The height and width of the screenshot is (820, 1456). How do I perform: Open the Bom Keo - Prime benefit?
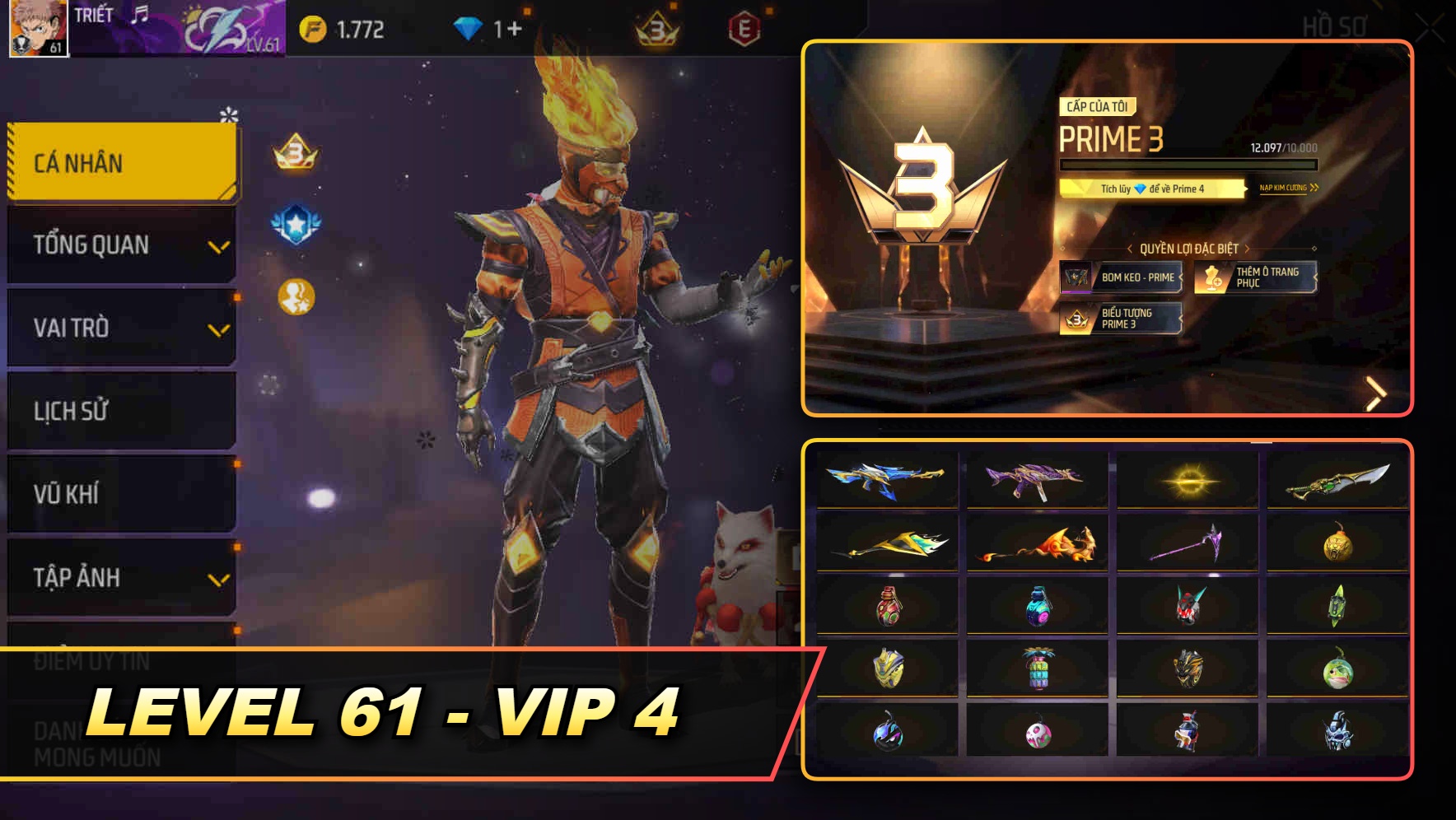(x=1122, y=278)
